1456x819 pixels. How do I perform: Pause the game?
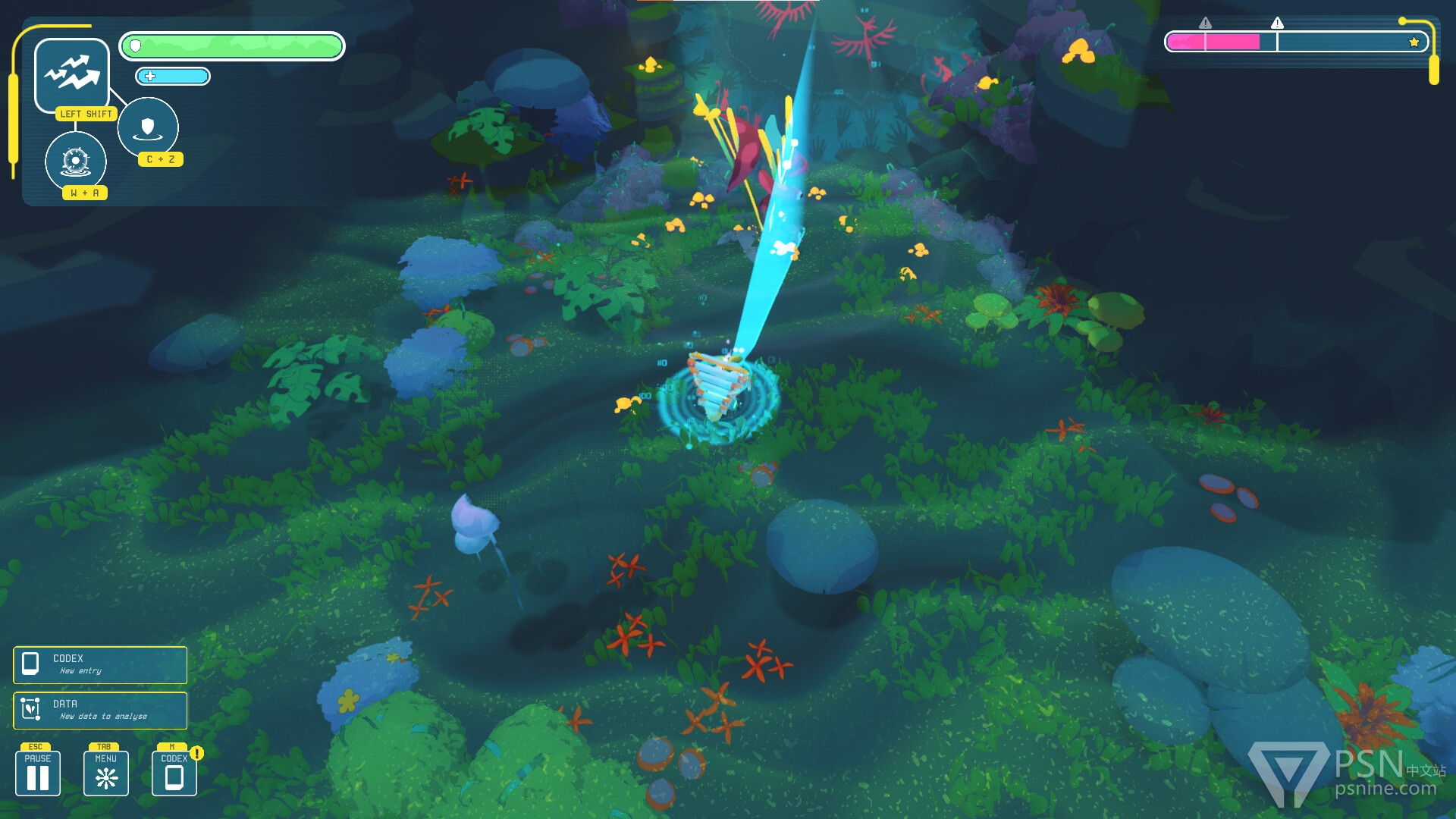tap(38, 773)
